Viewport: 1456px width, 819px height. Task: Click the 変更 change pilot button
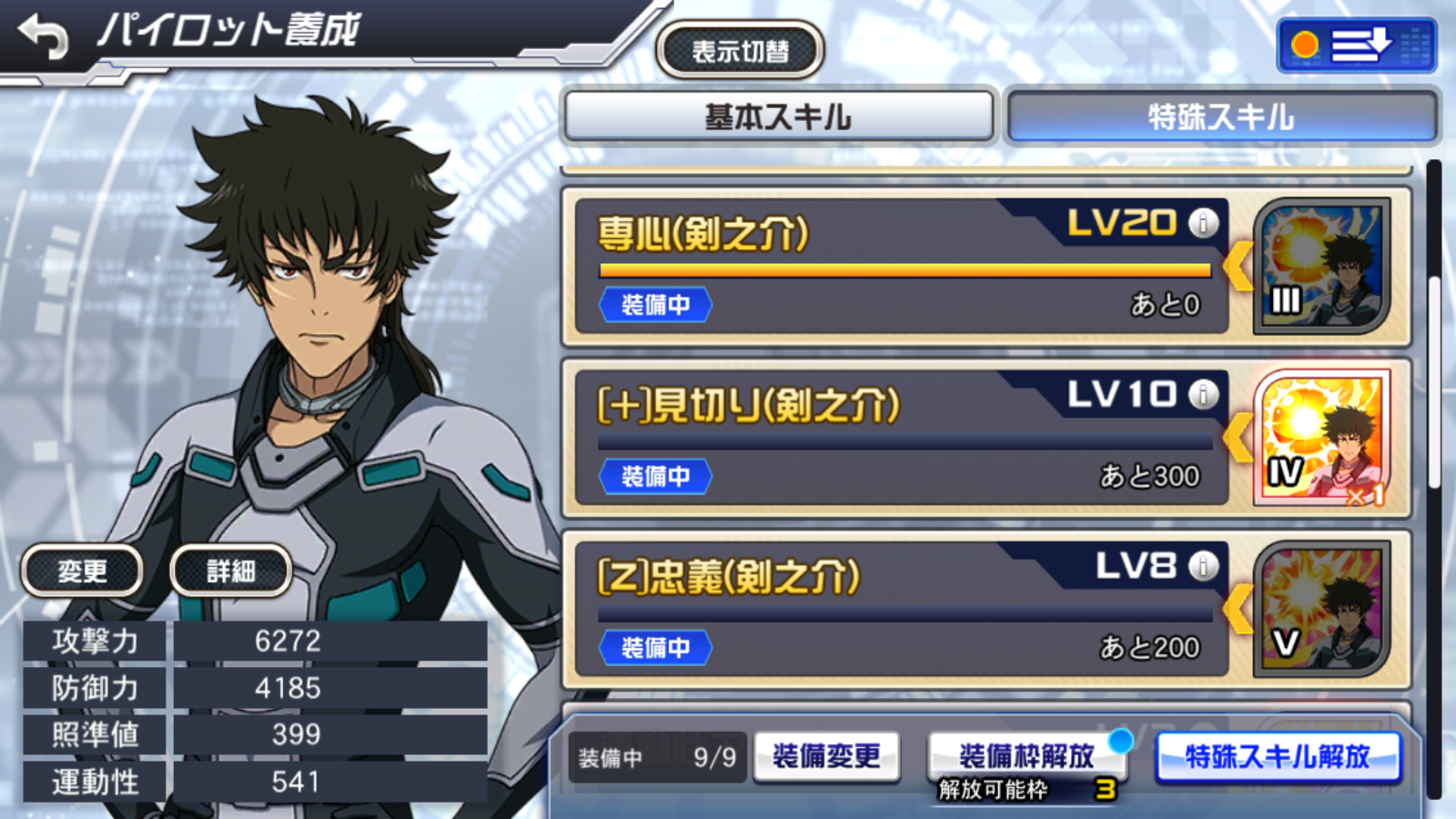pos(82,571)
